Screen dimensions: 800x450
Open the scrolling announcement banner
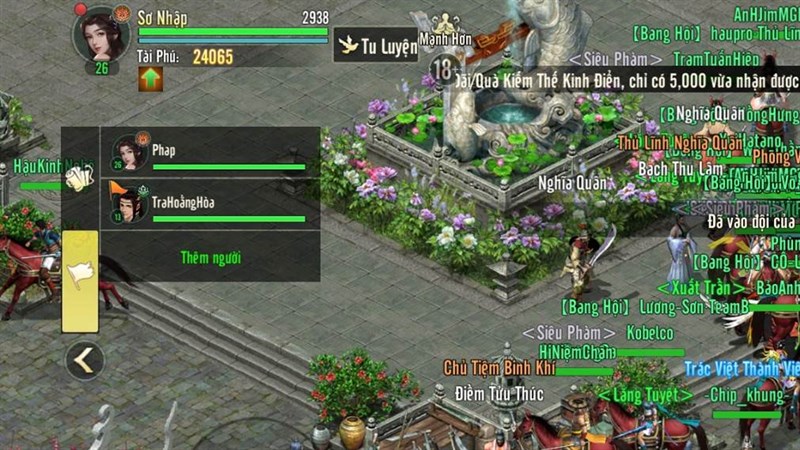pyautogui.click(x=620, y=76)
